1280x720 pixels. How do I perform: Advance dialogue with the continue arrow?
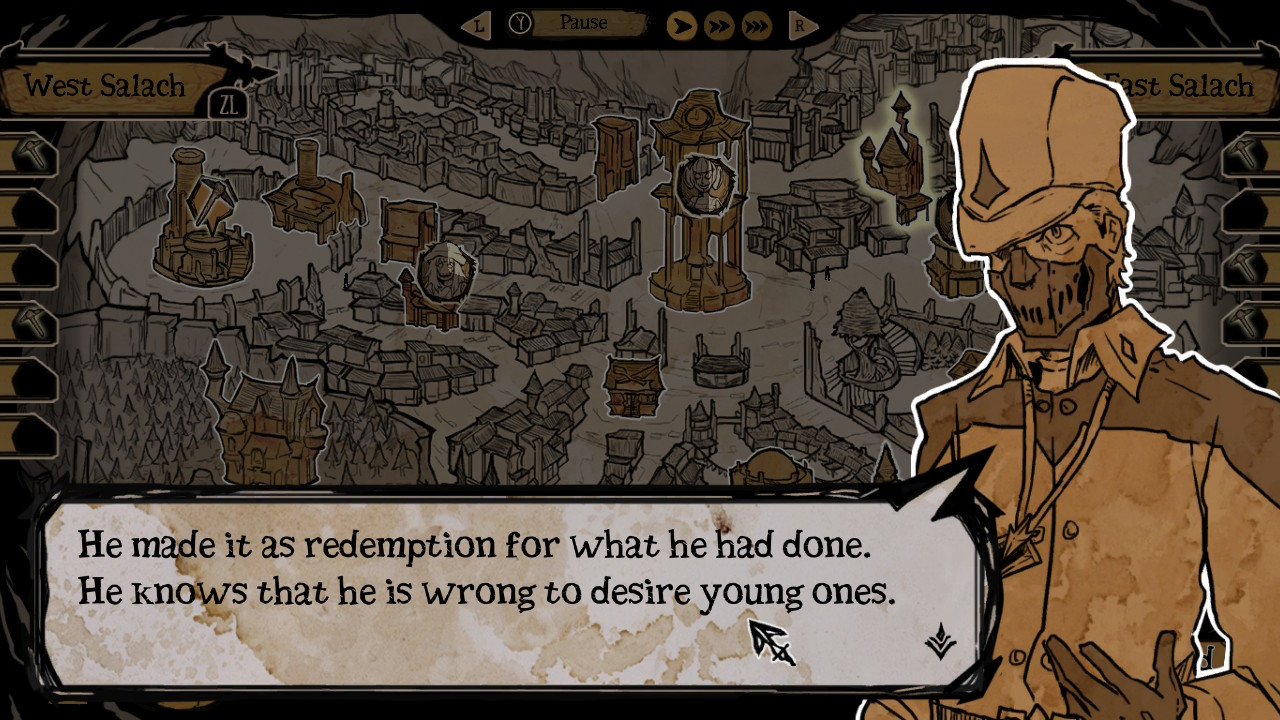[938, 640]
